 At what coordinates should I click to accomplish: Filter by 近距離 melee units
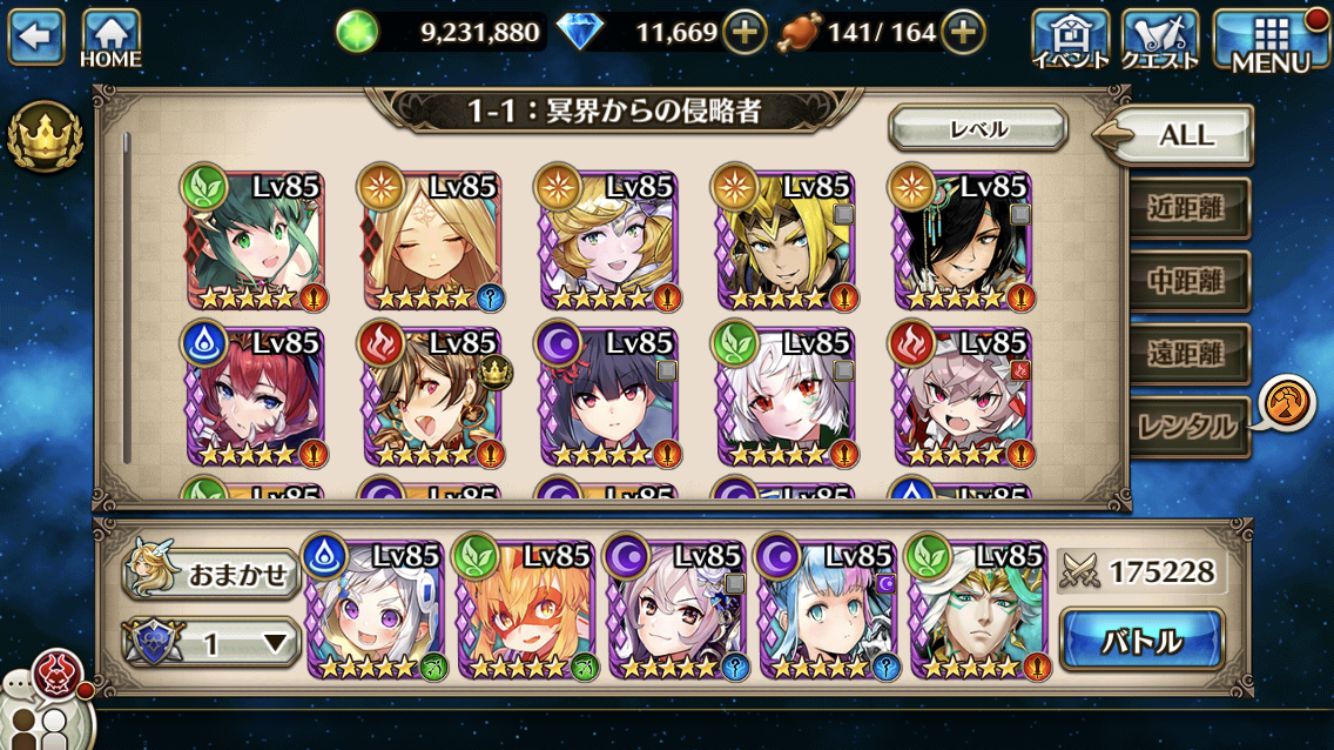click(1188, 207)
